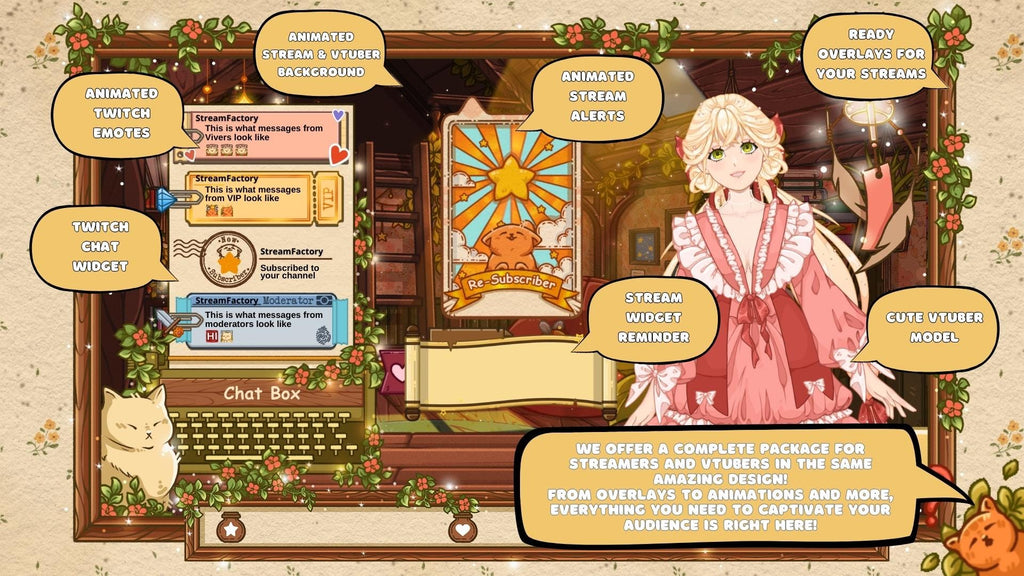Select the blue Moderator chat message
The image size is (1024, 576).
point(262,320)
